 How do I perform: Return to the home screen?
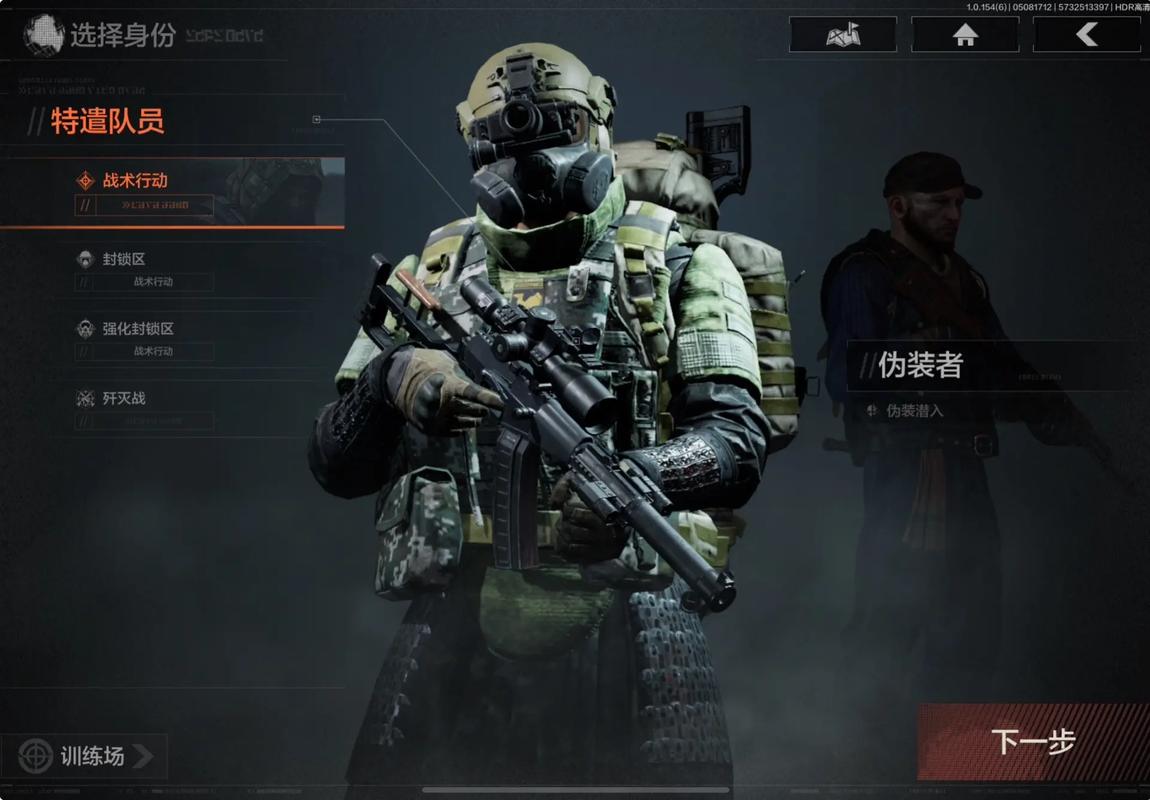tap(965, 35)
